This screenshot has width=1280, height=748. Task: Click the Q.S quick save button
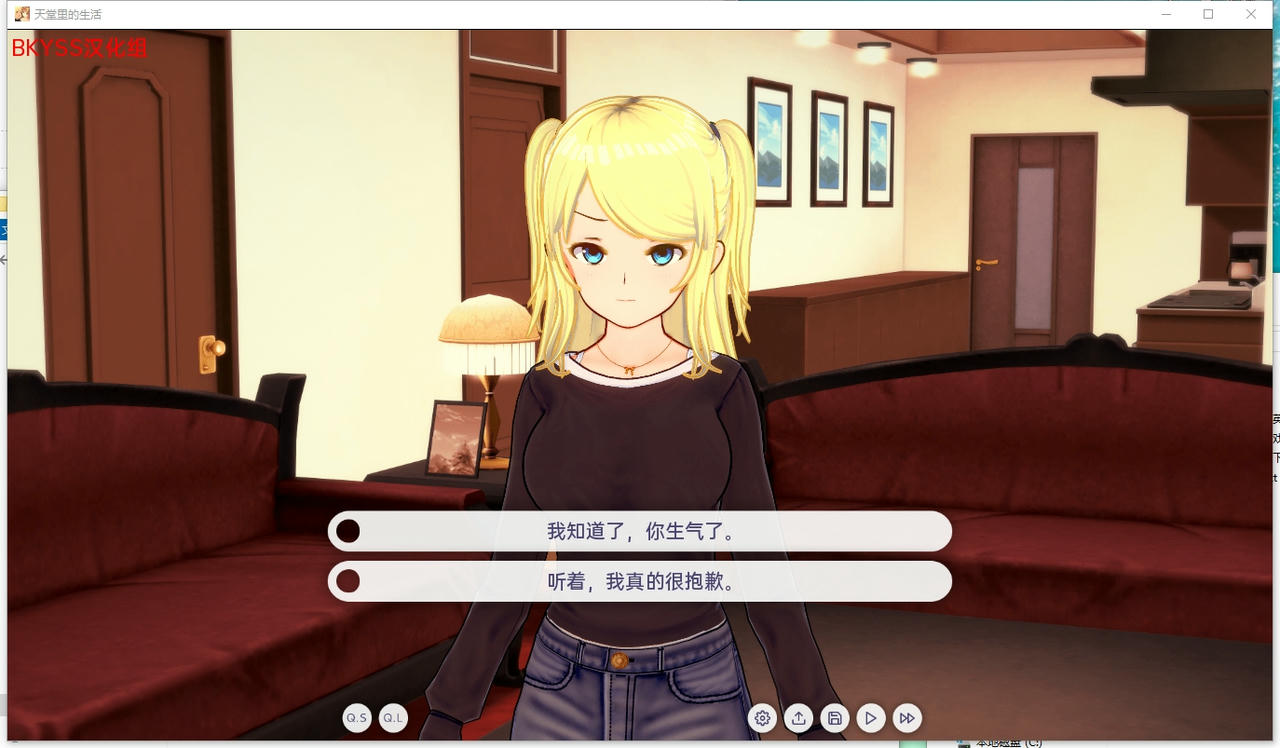(x=357, y=718)
